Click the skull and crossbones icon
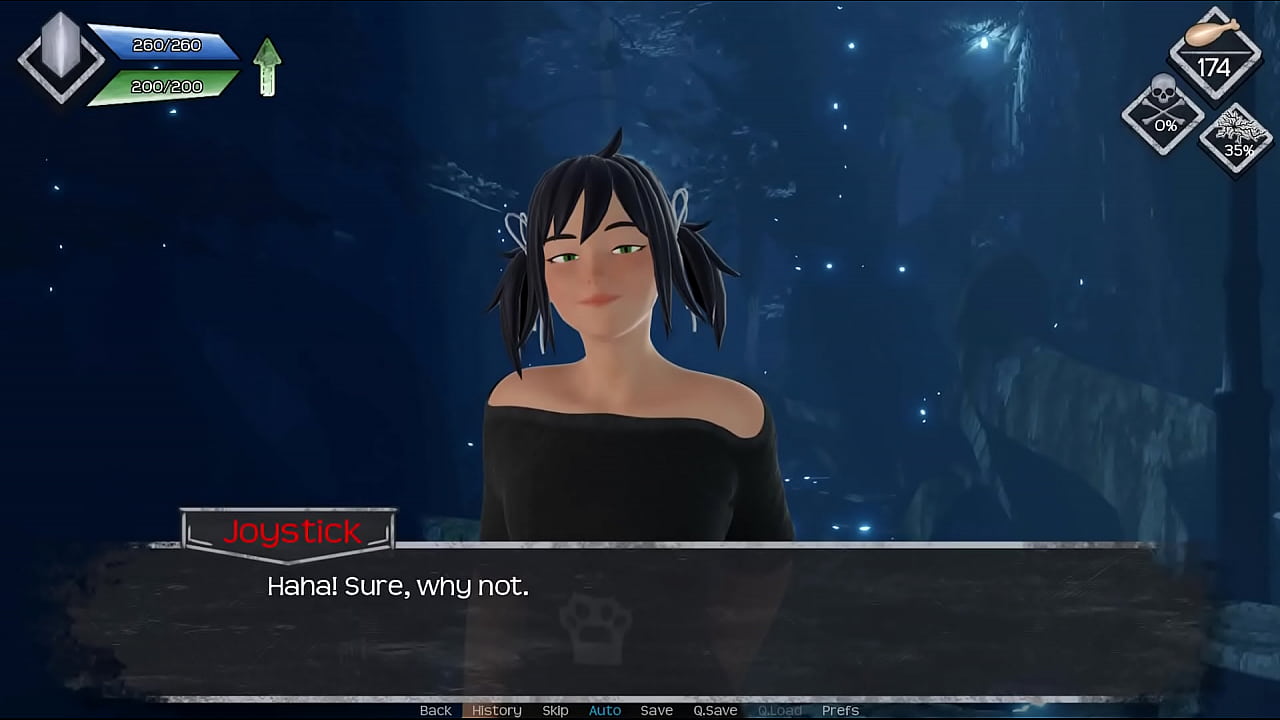The image size is (1280, 720). (x=1163, y=112)
